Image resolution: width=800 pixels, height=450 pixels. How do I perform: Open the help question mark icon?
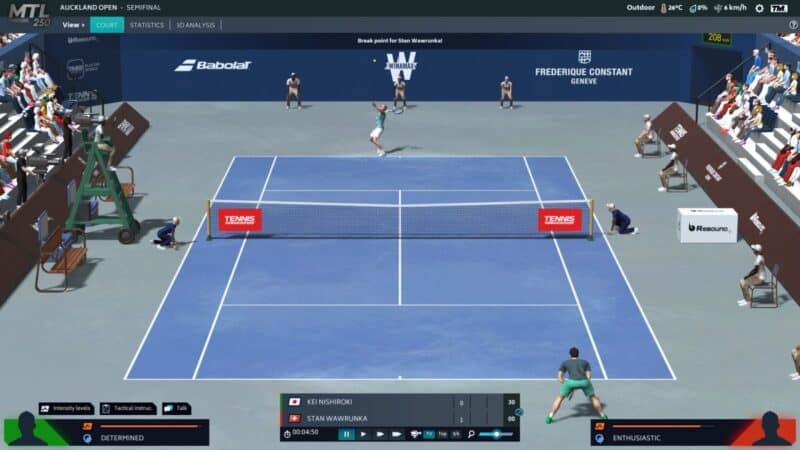pos(793,25)
